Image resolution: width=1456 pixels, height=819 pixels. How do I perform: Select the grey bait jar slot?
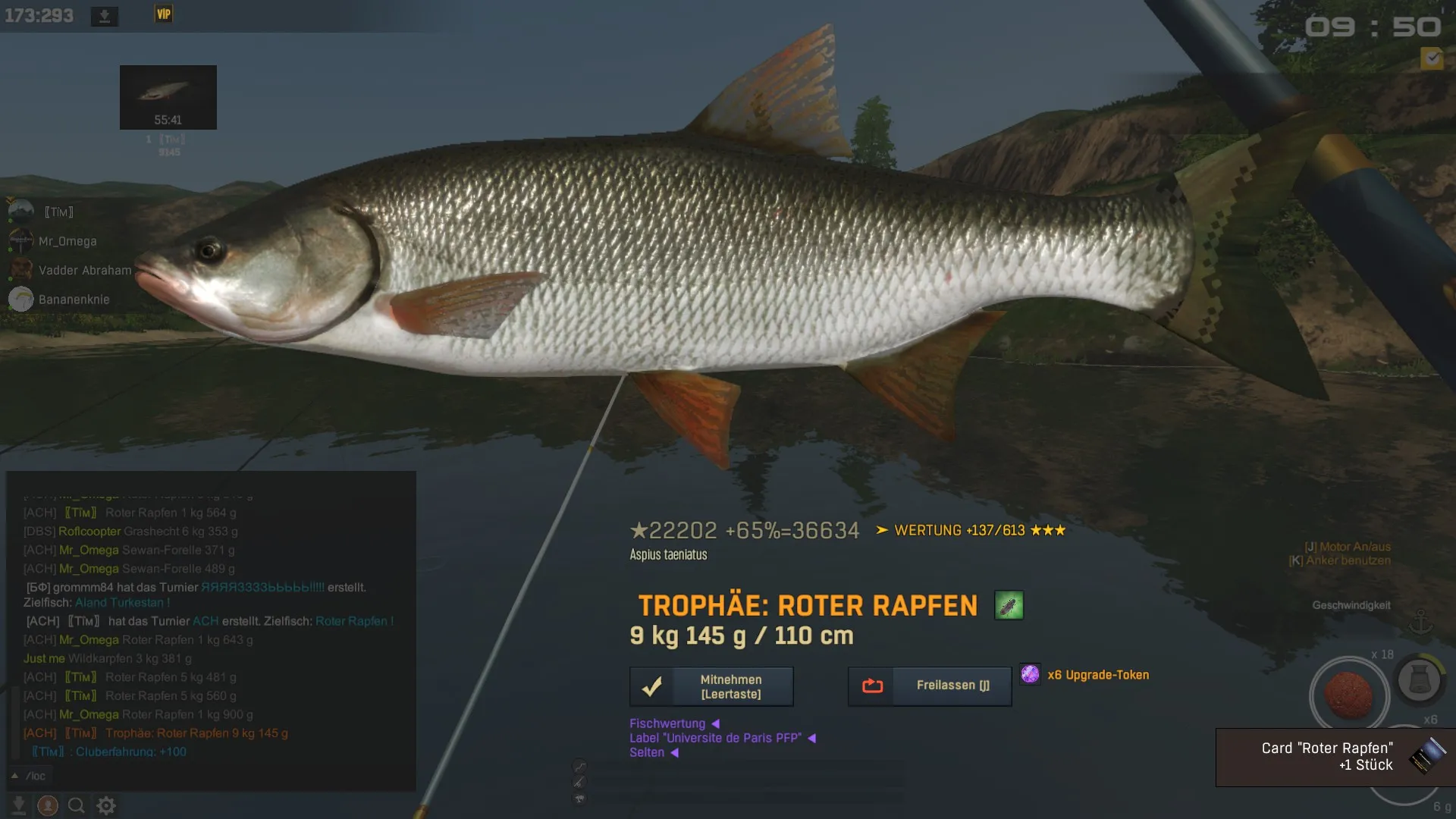click(1419, 679)
